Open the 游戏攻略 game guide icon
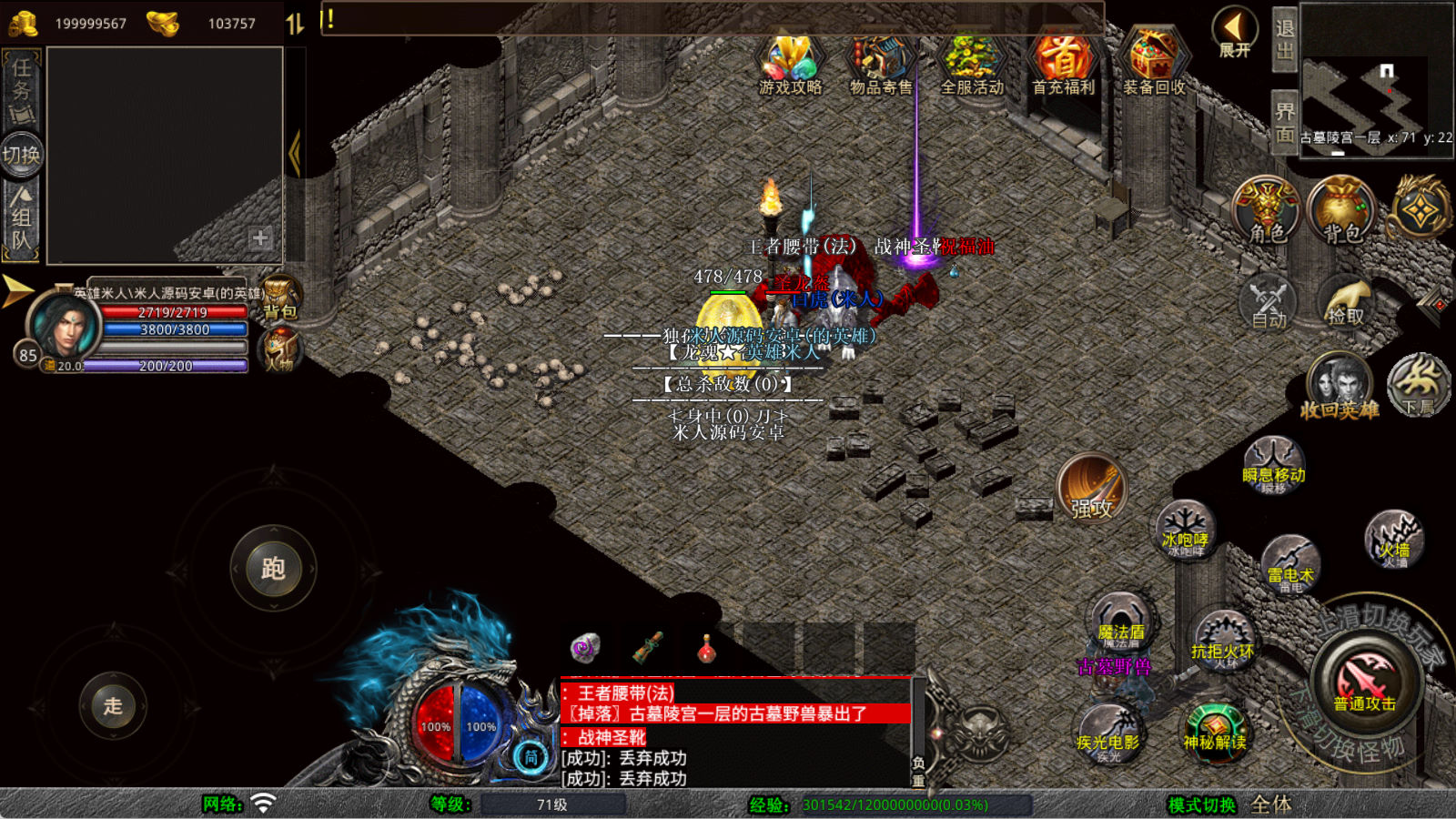Screen dimensions: 1456x819 (790, 64)
